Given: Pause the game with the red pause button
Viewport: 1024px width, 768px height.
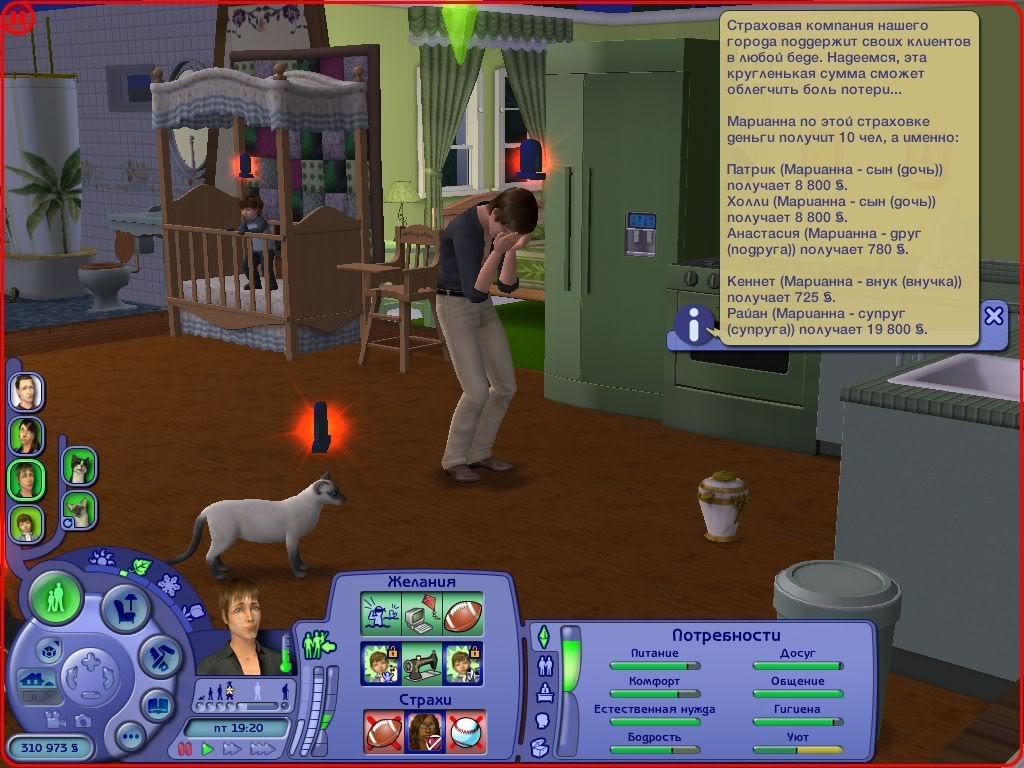Looking at the screenshot, I should [x=184, y=748].
